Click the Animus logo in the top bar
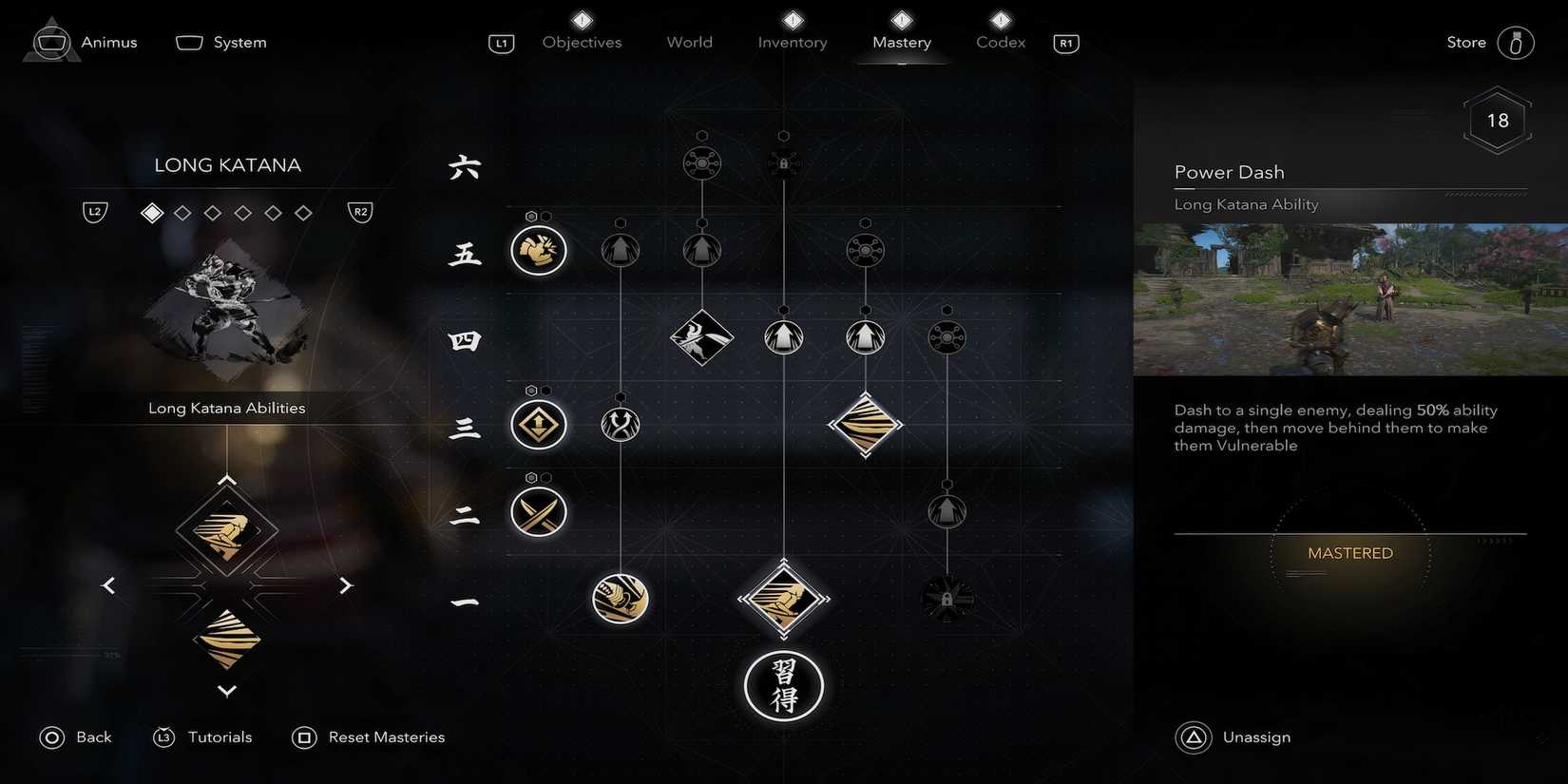Viewport: 1568px width, 784px height. [x=50, y=40]
